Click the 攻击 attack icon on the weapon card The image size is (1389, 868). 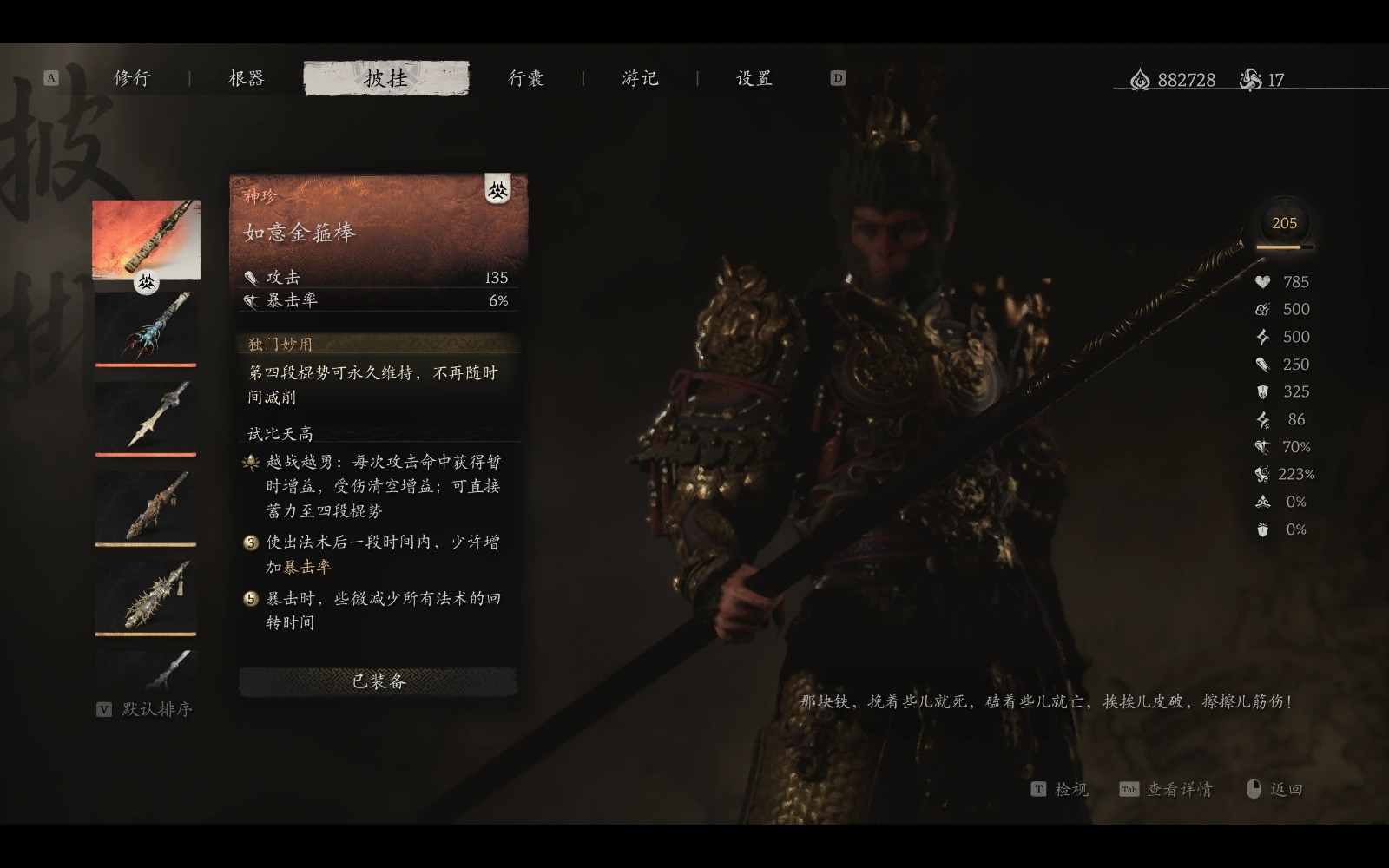point(252,278)
